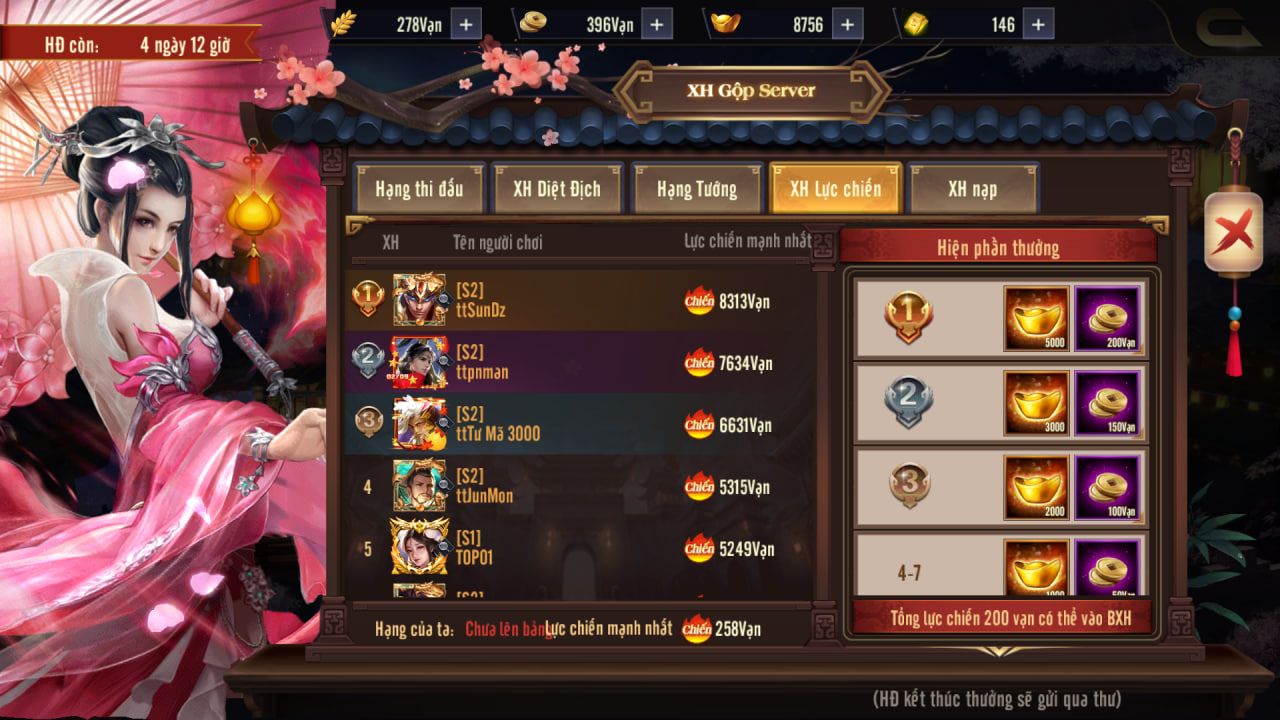Select the ttSunDz rank one row

(x=578, y=300)
